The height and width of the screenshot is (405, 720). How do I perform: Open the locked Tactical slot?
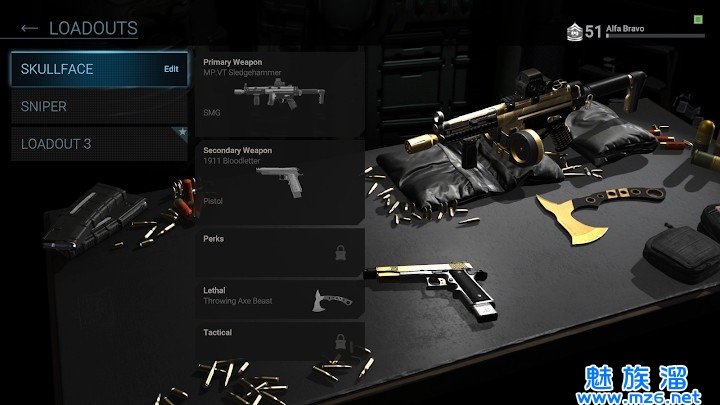click(279, 341)
